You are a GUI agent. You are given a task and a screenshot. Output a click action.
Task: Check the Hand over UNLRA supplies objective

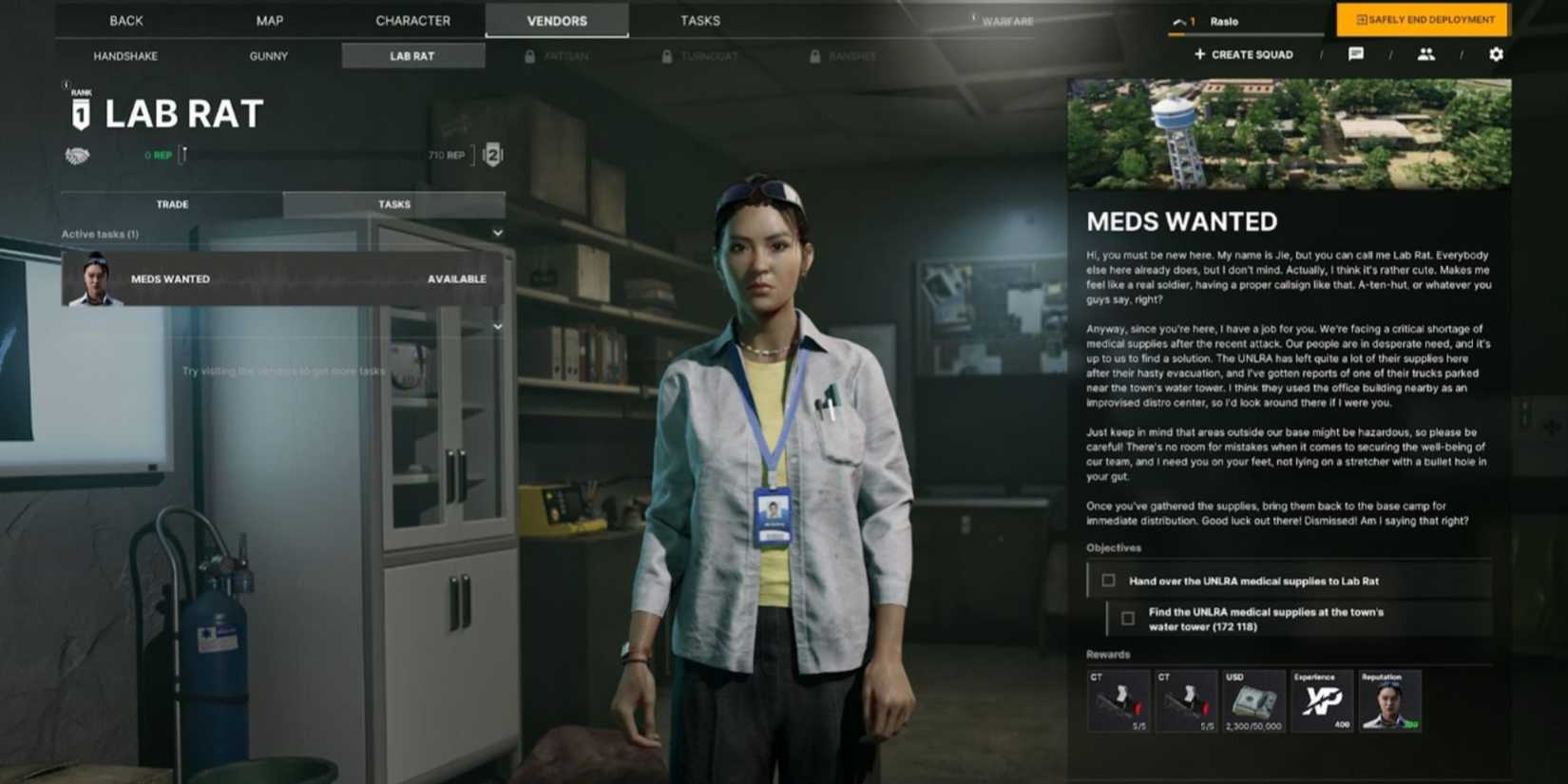pyautogui.click(x=1109, y=580)
